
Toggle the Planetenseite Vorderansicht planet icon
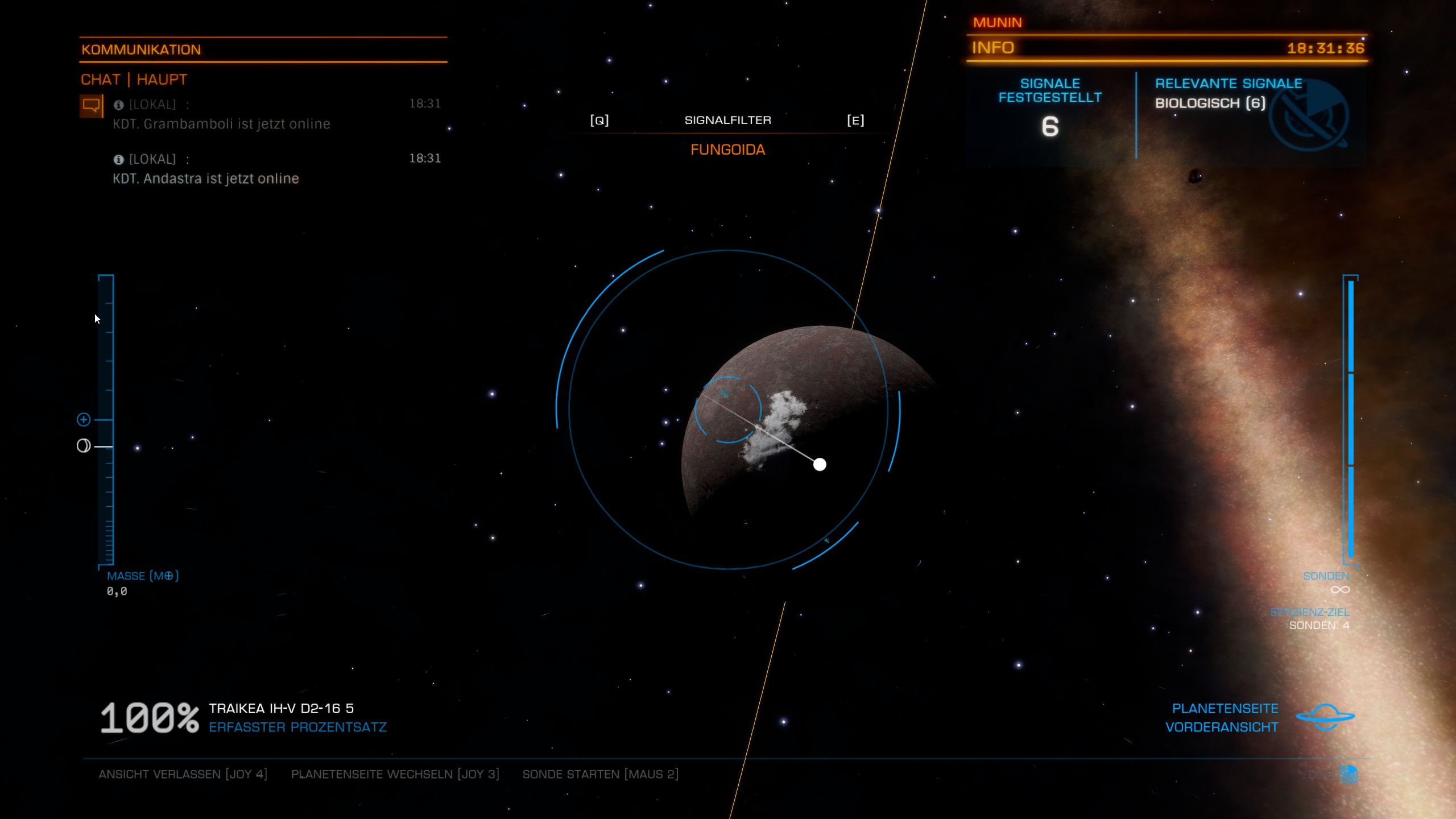coord(1325,717)
